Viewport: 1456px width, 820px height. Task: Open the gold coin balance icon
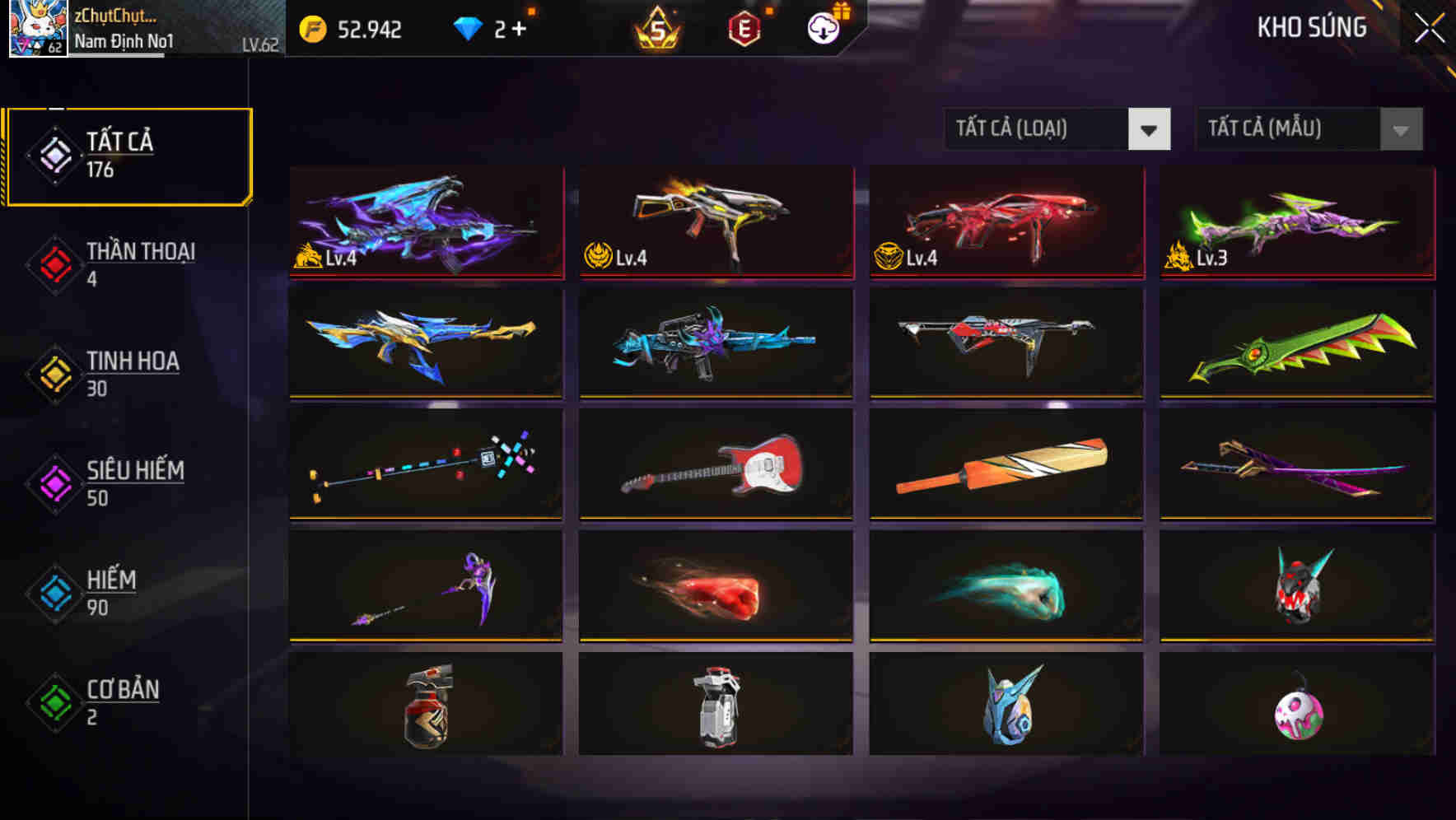pos(311,30)
